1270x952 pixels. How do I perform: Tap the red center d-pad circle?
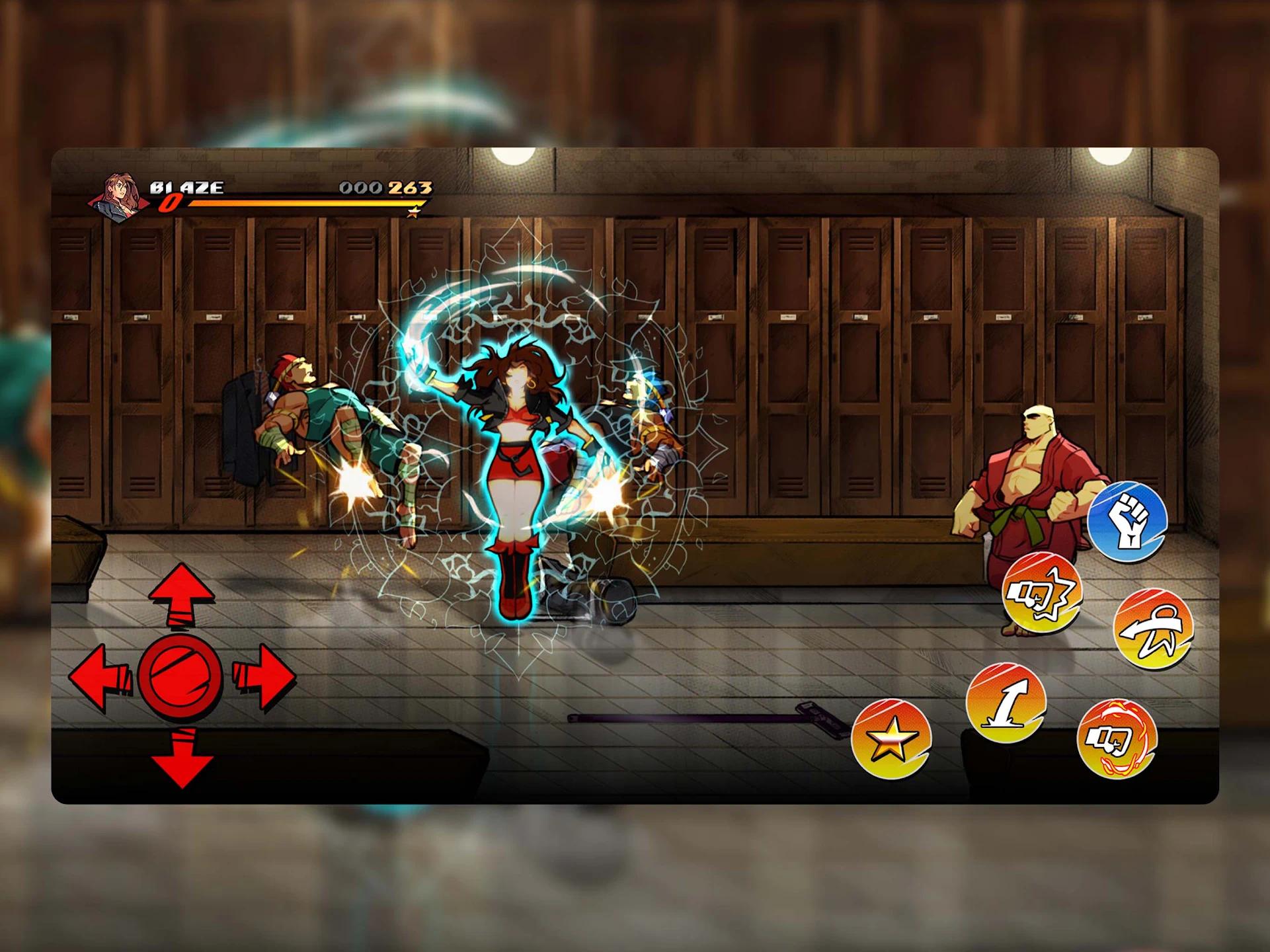click(180, 677)
